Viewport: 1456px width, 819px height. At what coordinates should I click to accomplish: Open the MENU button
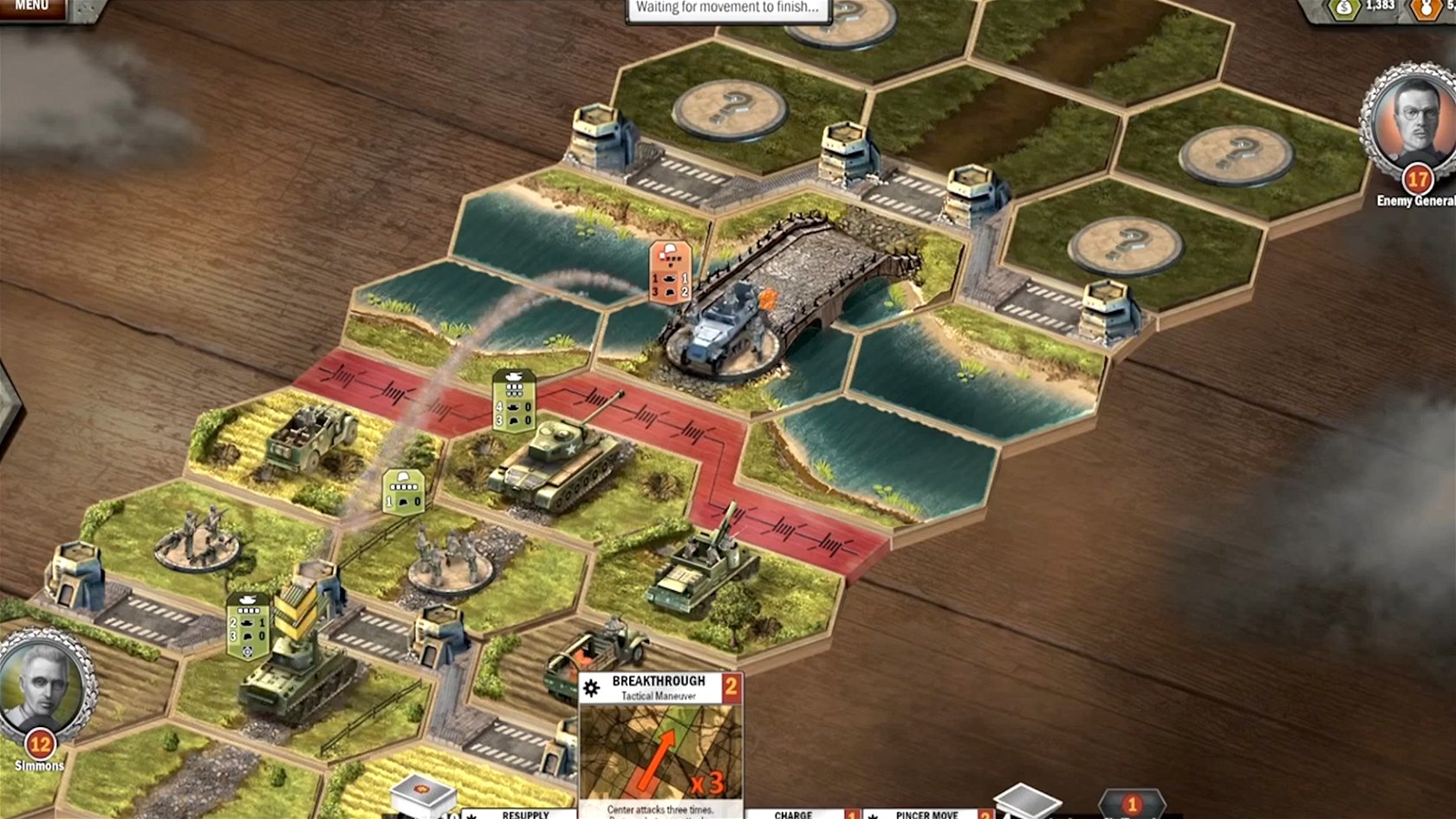click(32, 7)
